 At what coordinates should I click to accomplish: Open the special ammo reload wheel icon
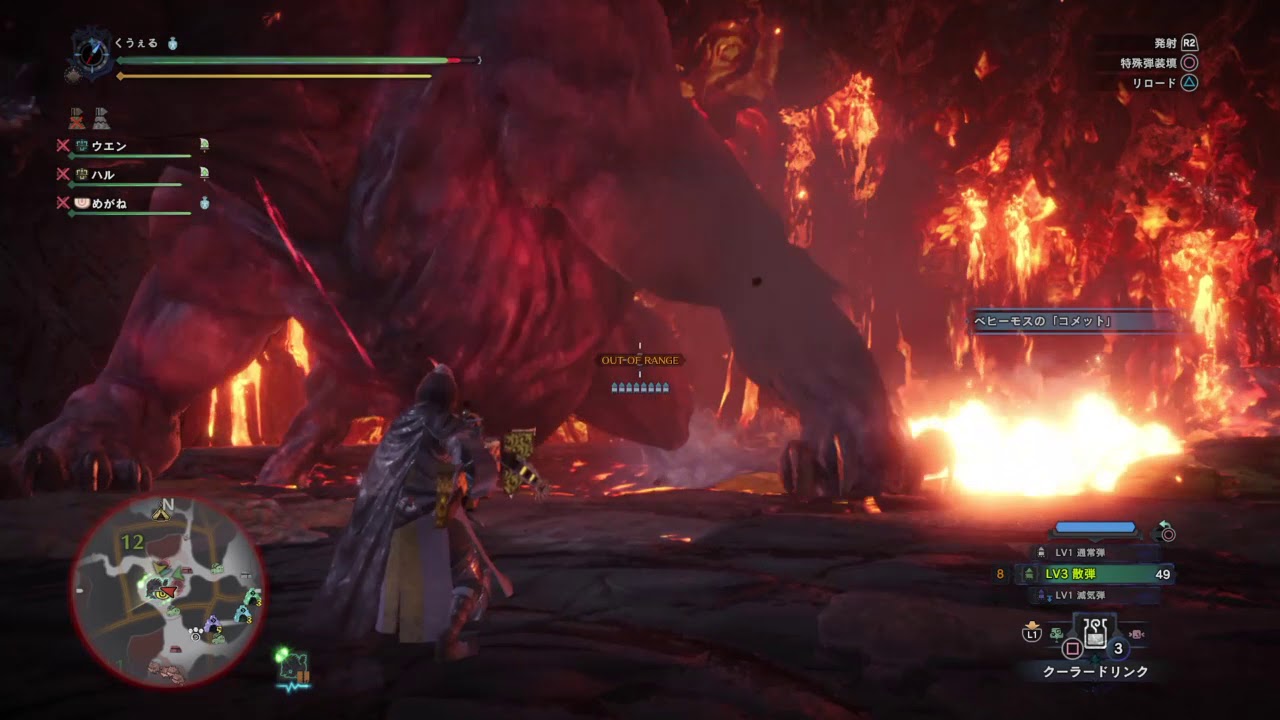click(1166, 533)
